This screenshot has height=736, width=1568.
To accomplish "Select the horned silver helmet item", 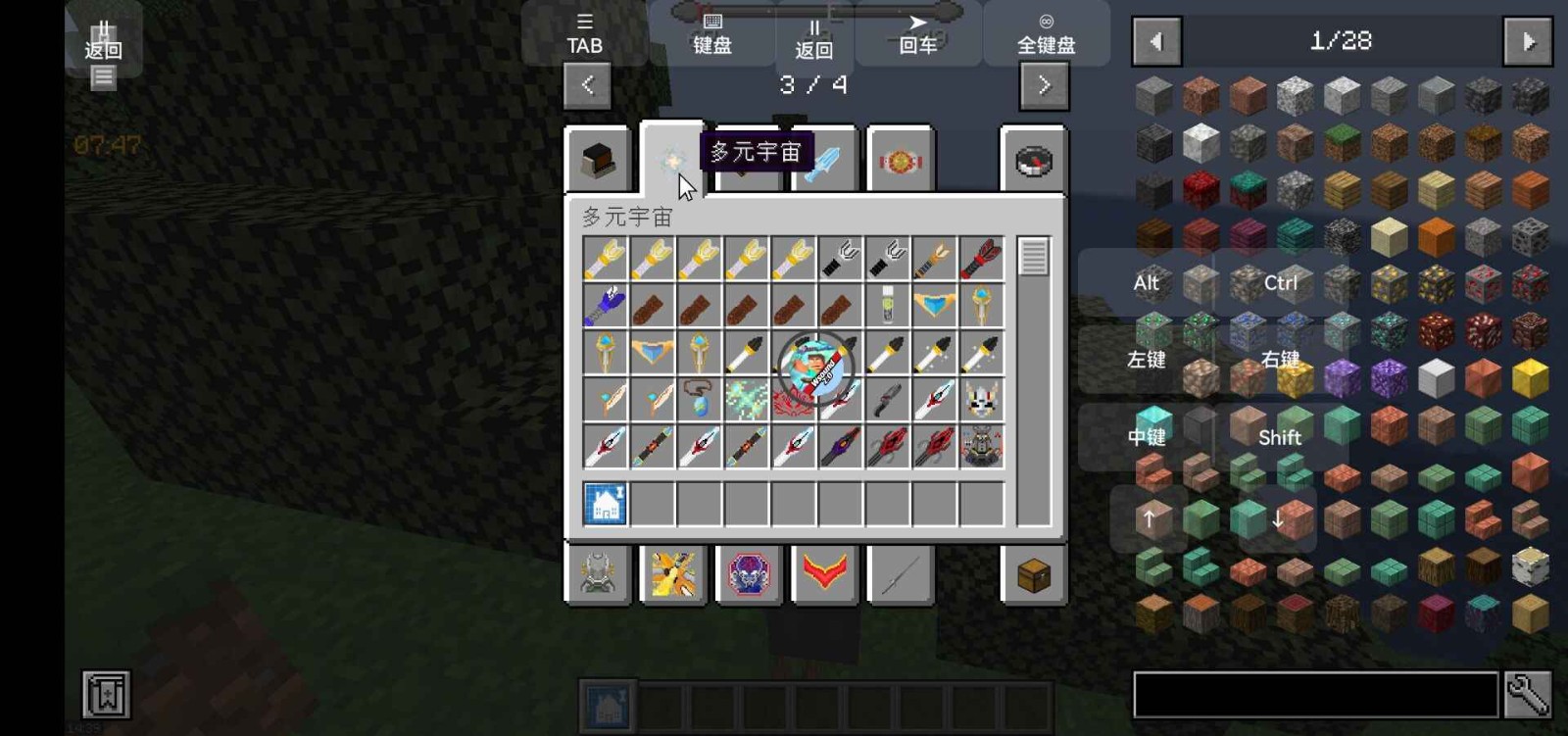I will coord(981,400).
